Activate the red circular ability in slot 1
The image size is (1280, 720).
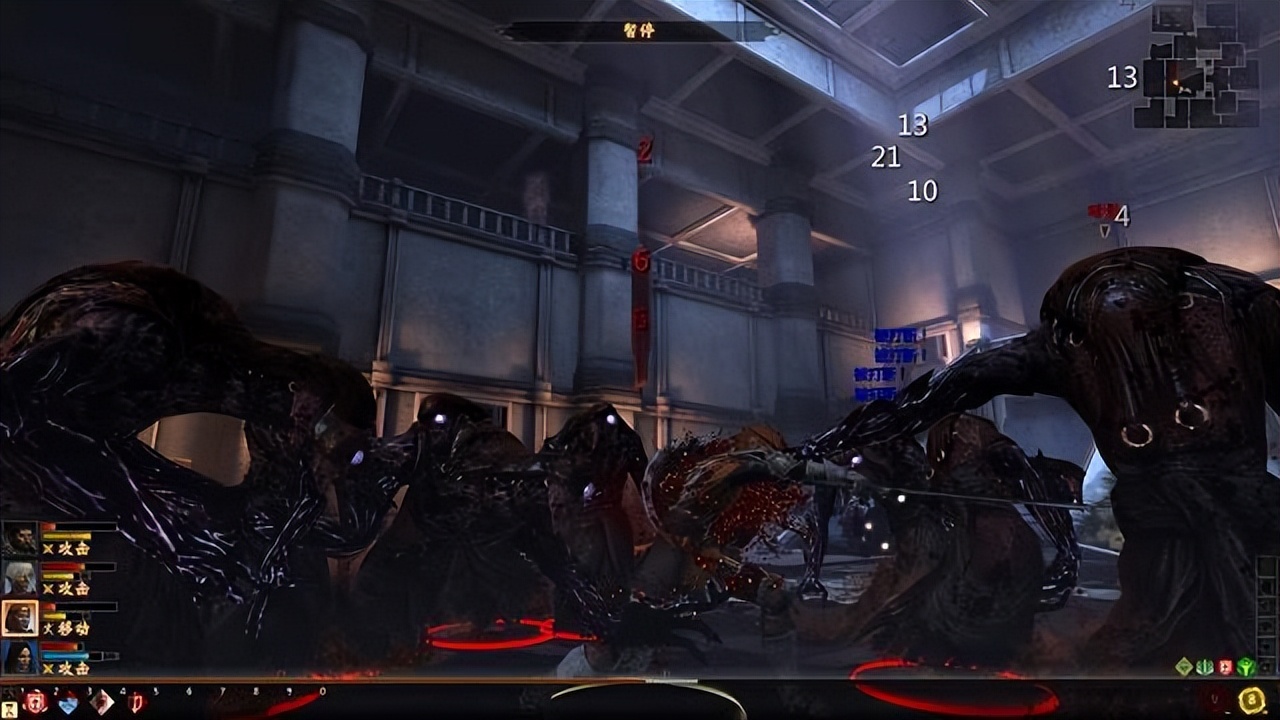(35, 702)
